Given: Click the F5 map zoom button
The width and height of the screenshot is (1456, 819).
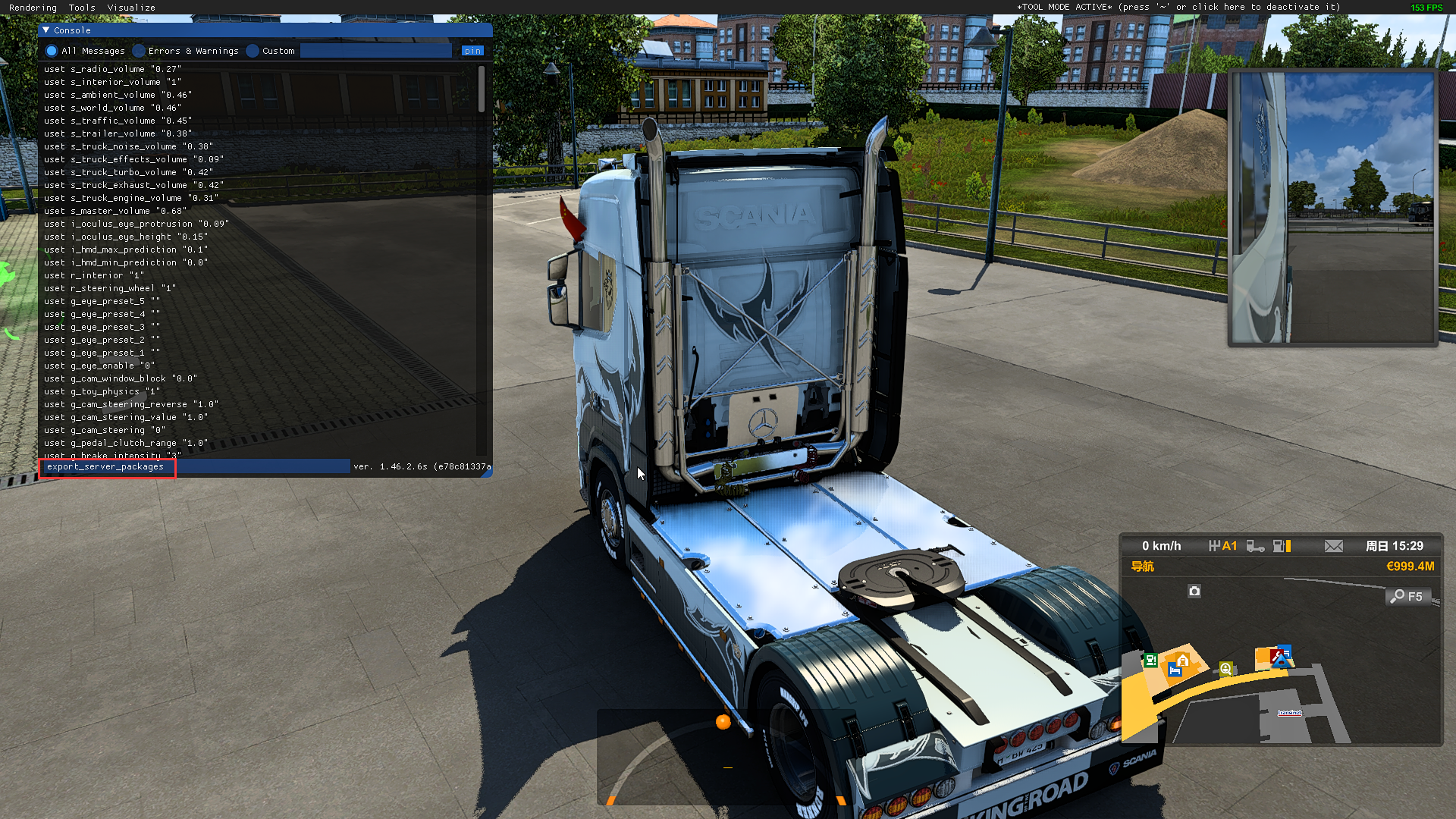Looking at the screenshot, I should 1407,597.
